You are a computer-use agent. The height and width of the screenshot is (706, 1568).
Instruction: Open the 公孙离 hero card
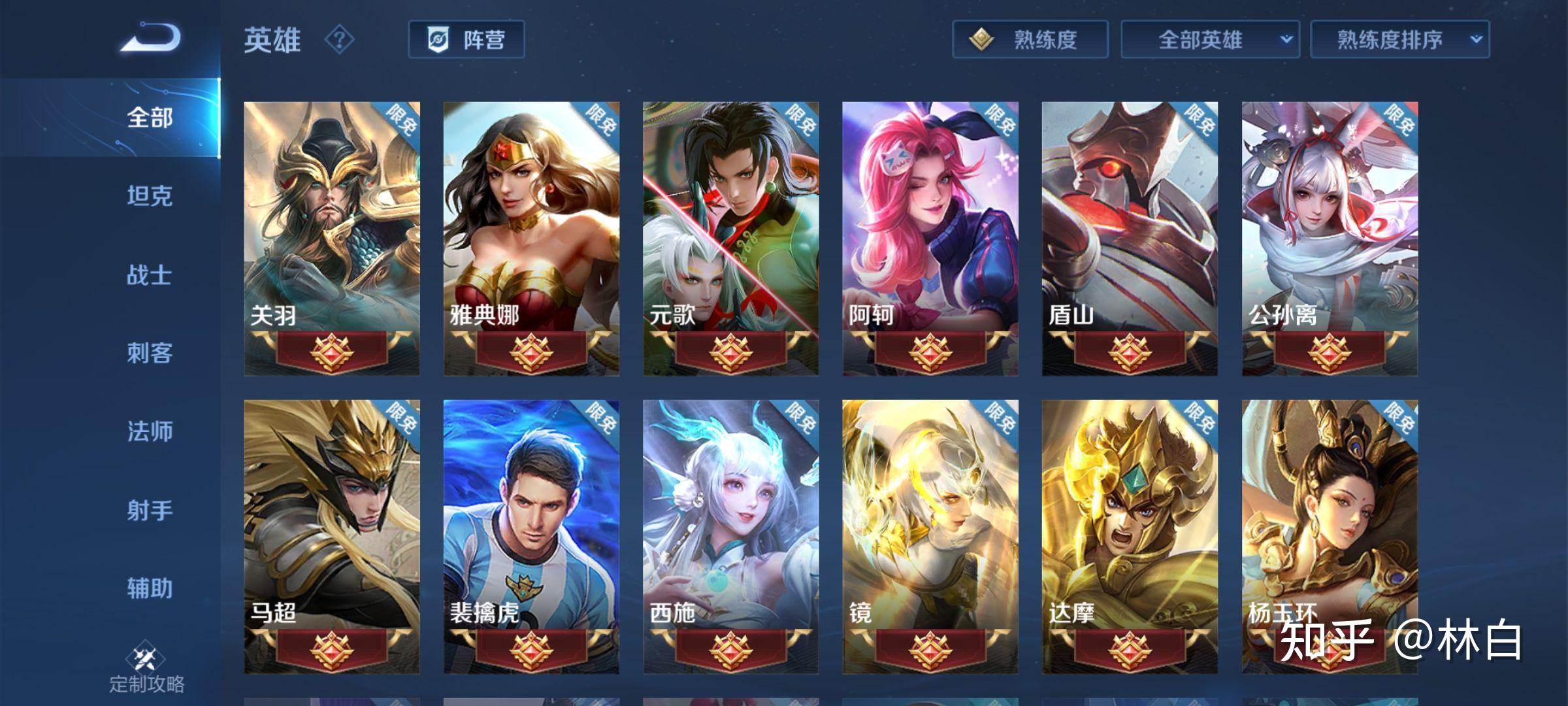click(x=1330, y=239)
